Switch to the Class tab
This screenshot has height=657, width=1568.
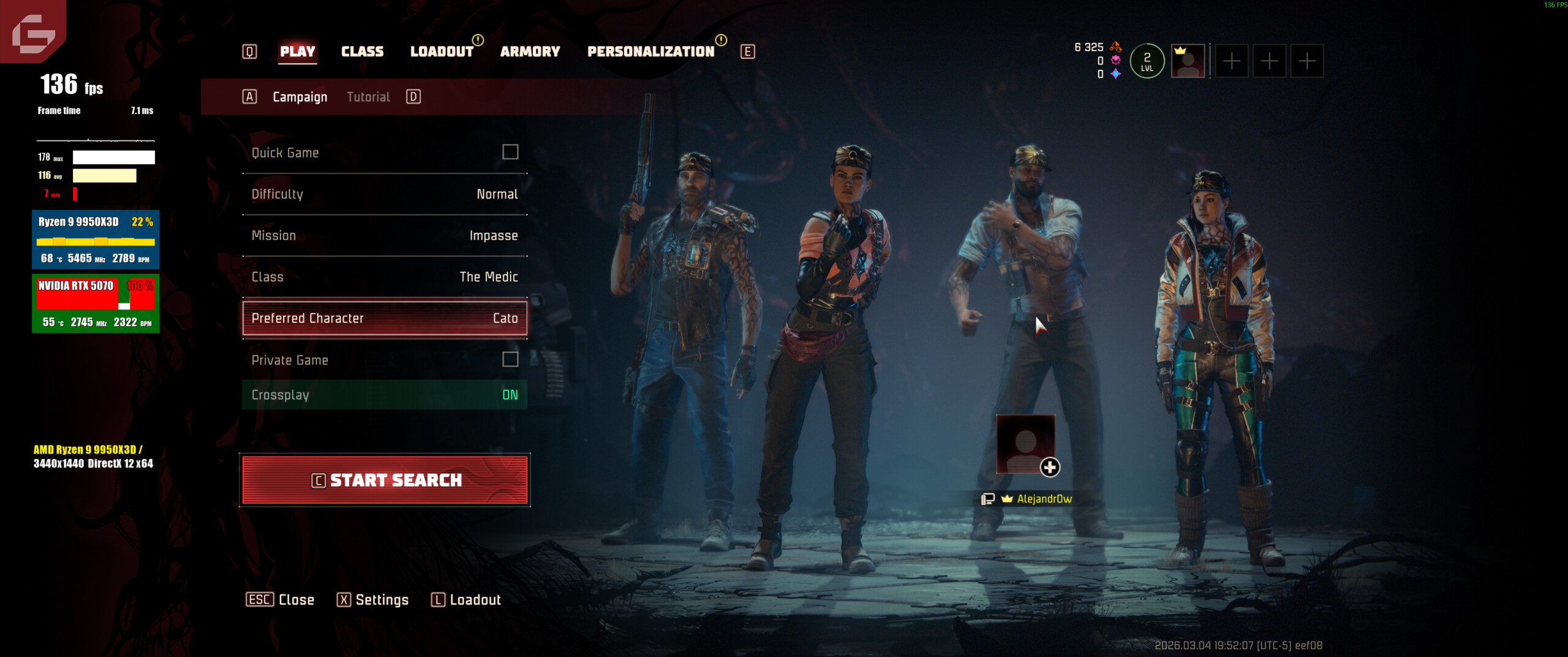click(x=362, y=51)
